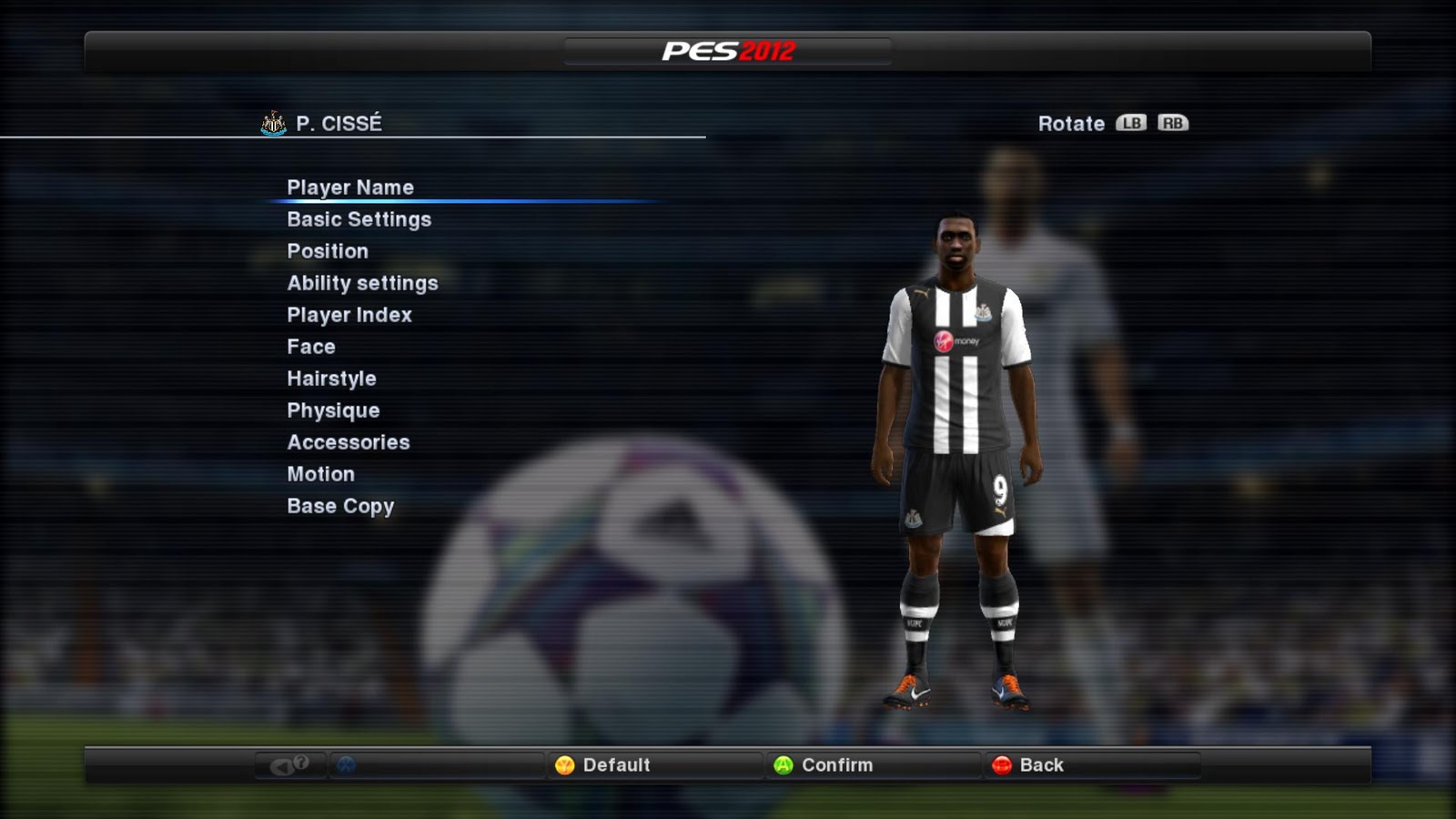Open the Player Name editor
The height and width of the screenshot is (819, 1456).
coord(350,187)
